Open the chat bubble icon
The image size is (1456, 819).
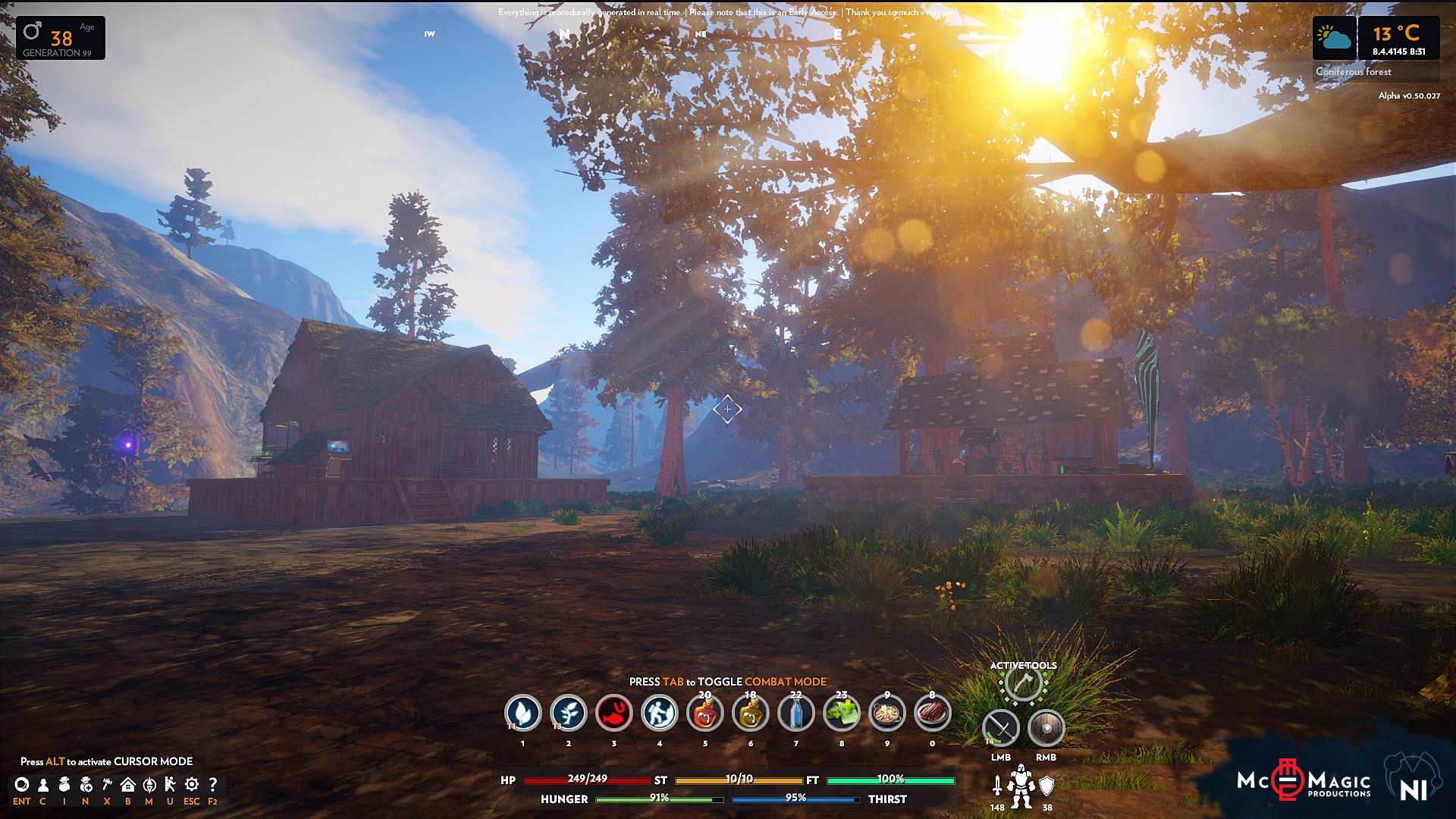[x=22, y=785]
